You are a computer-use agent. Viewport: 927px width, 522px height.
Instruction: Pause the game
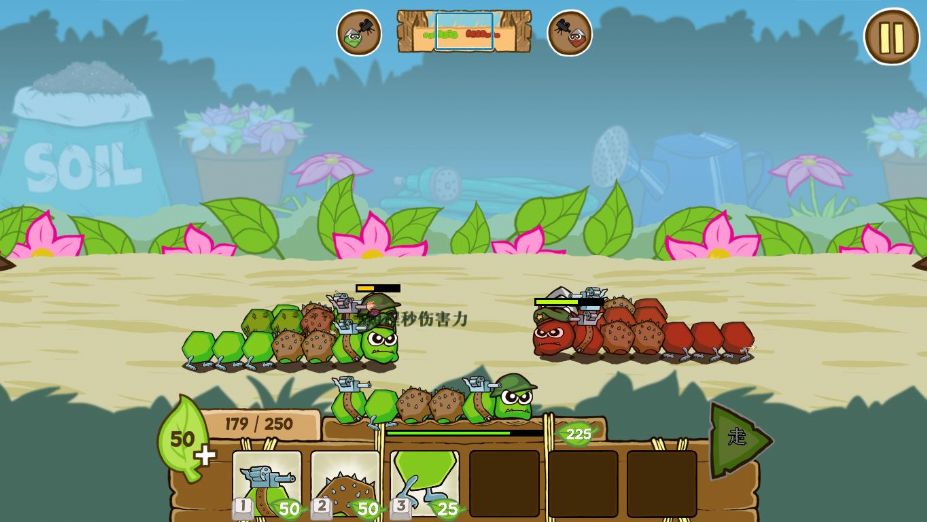click(x=891, y=37)
